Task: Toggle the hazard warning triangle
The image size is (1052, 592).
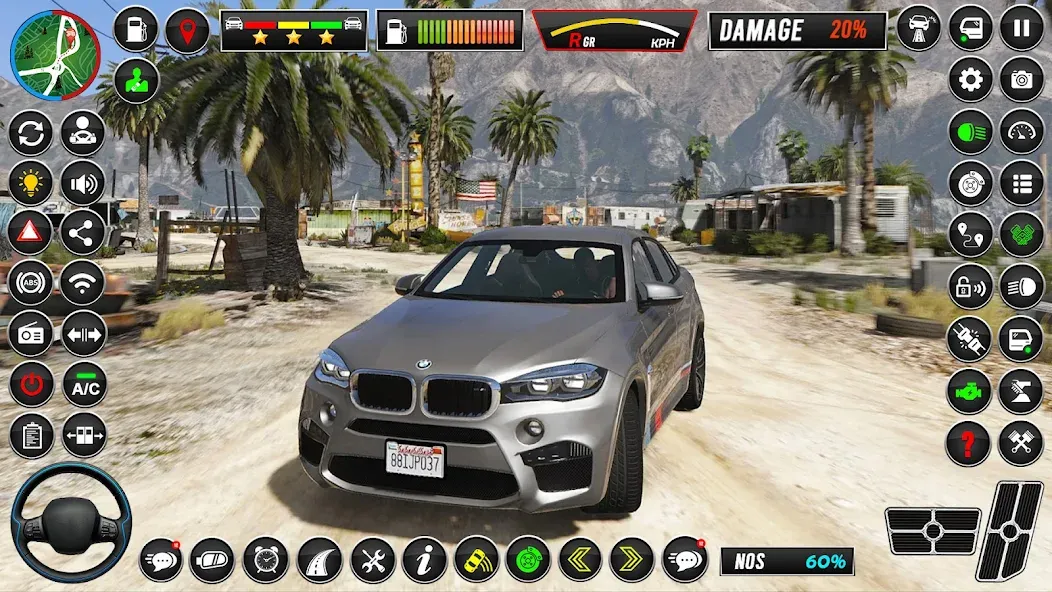Action: click(x=30, y=233)
